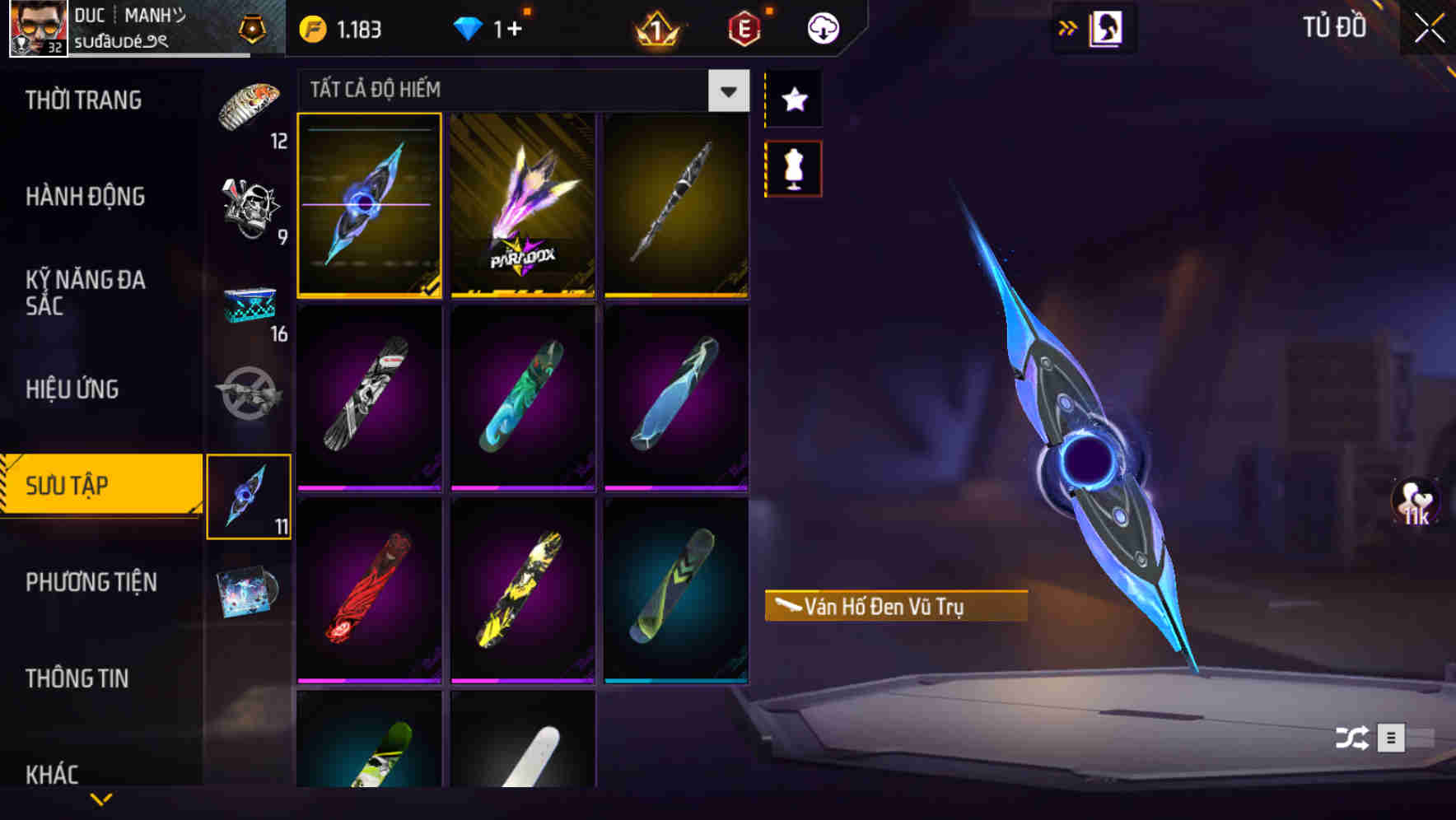The image size is (1456, 820).
Task: Click the shuffle icon near the display stand
Action: click(1351, 739)
